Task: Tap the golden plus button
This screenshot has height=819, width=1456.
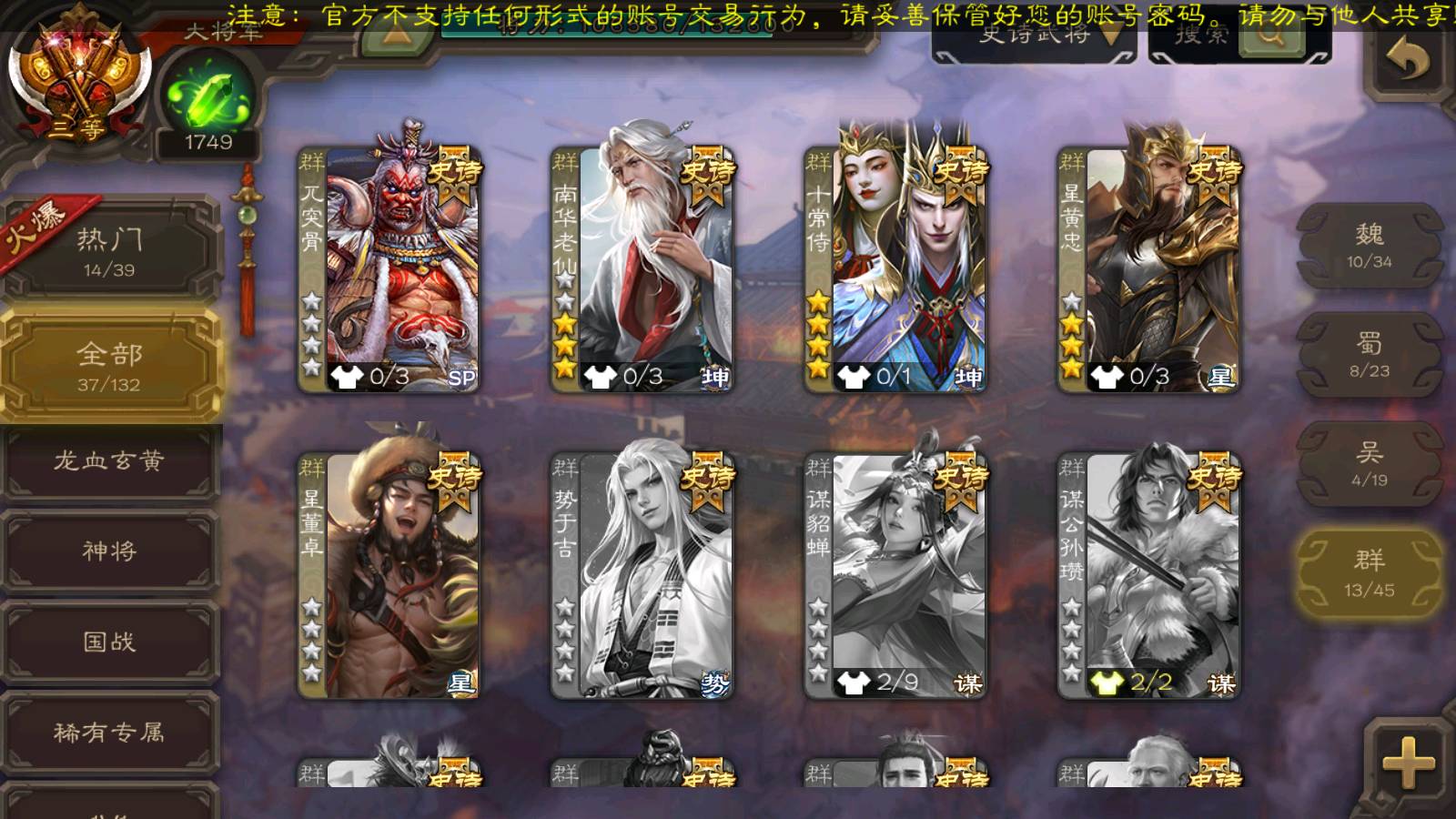Action: pyautogui.click(x=1408, y=763)
